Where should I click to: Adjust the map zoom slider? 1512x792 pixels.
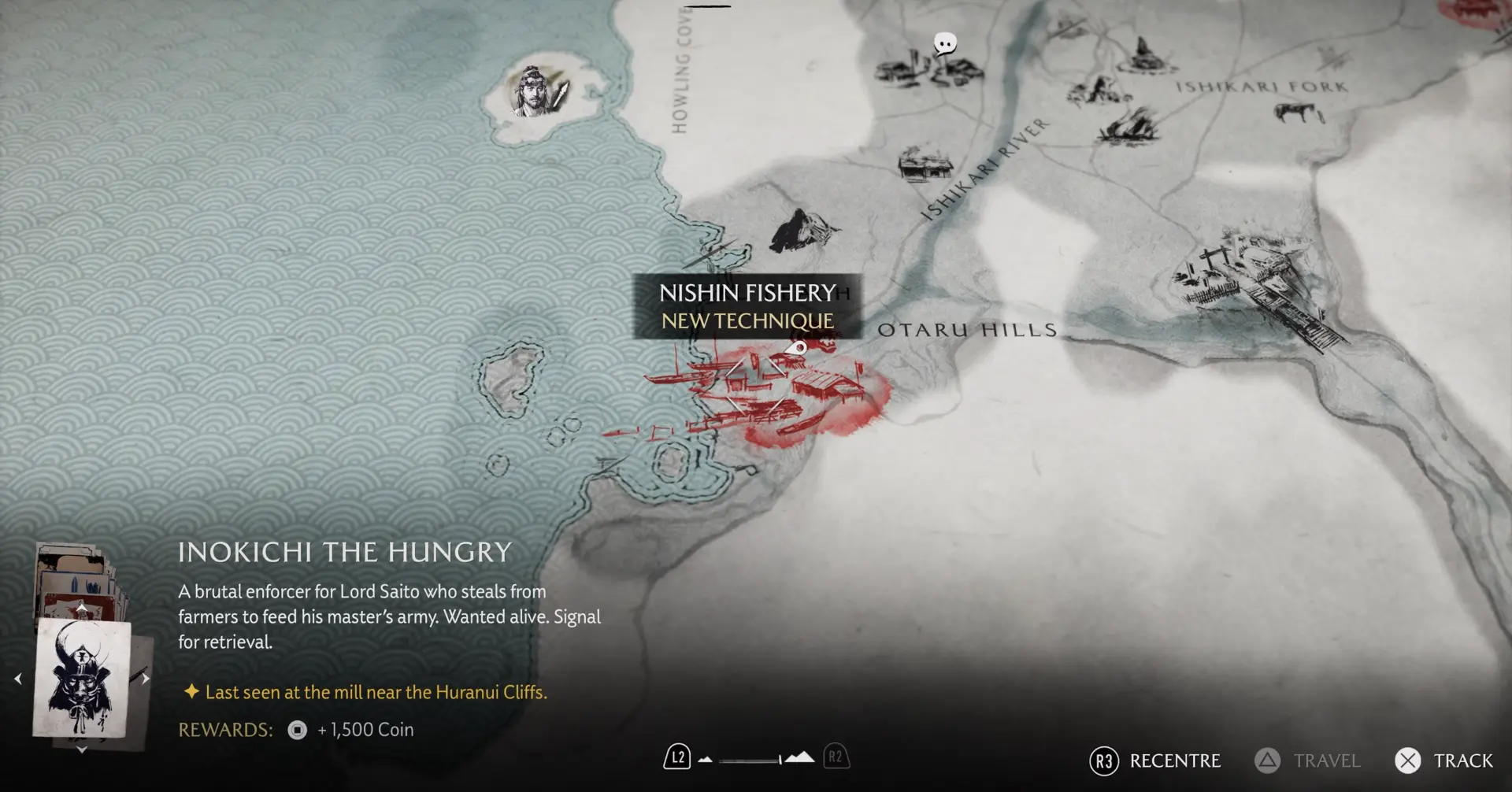click(x=749, y=761)
